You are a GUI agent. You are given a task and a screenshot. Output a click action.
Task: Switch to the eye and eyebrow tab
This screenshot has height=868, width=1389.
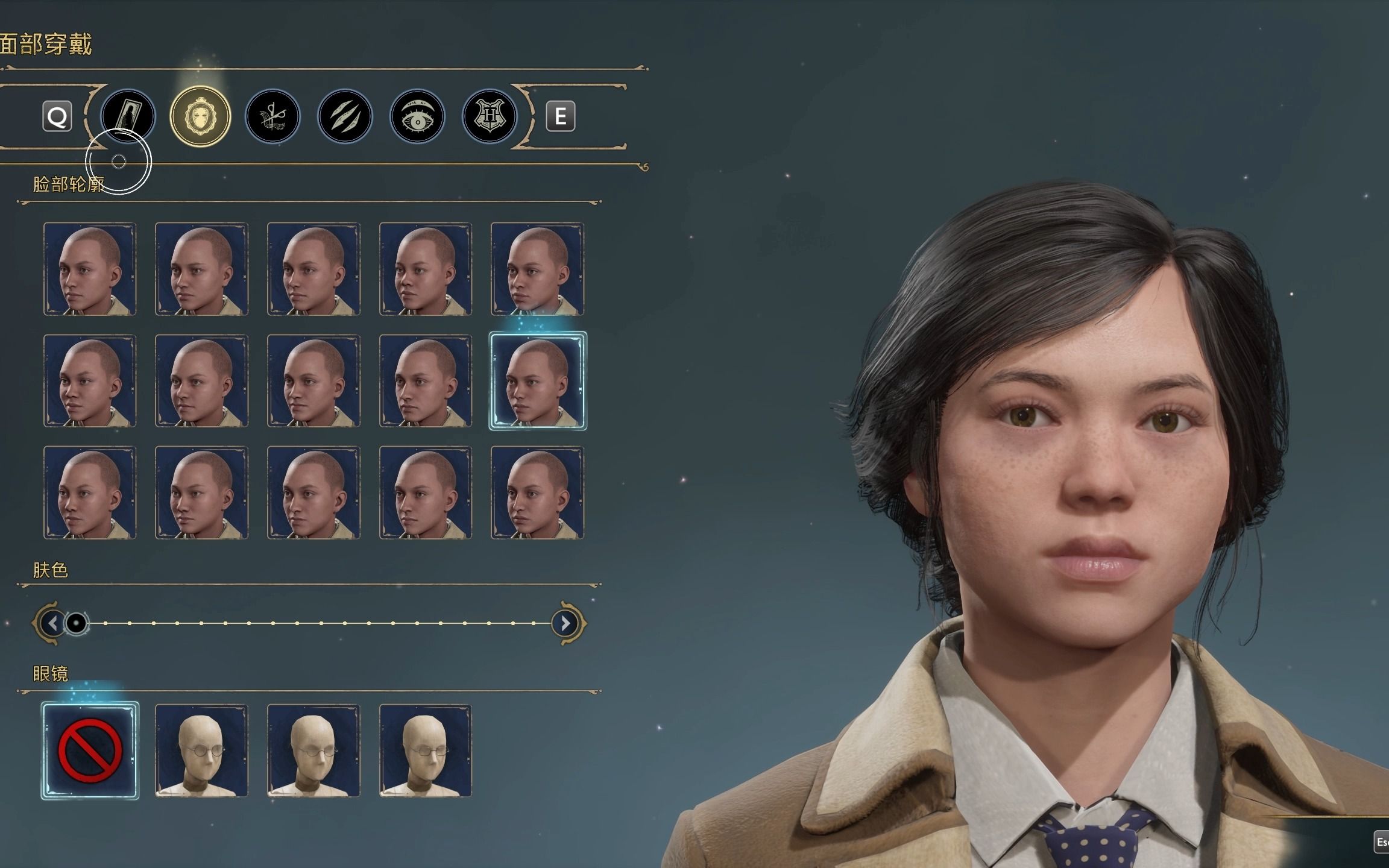417,116
